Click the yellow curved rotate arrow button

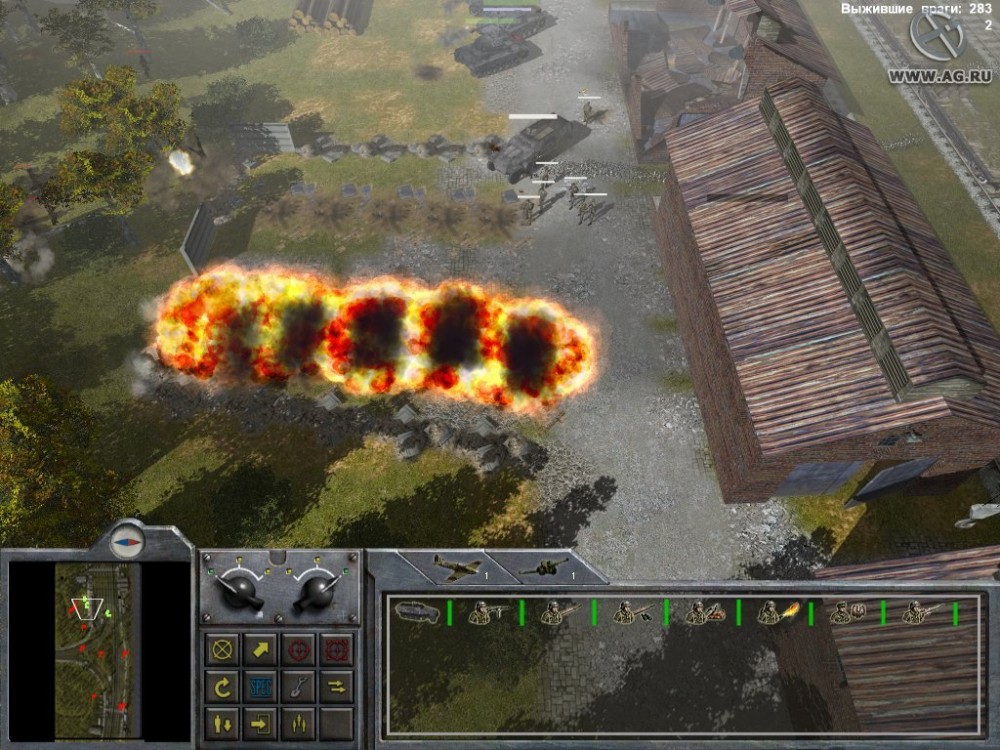pyautogui.click(x=222, y=686)
